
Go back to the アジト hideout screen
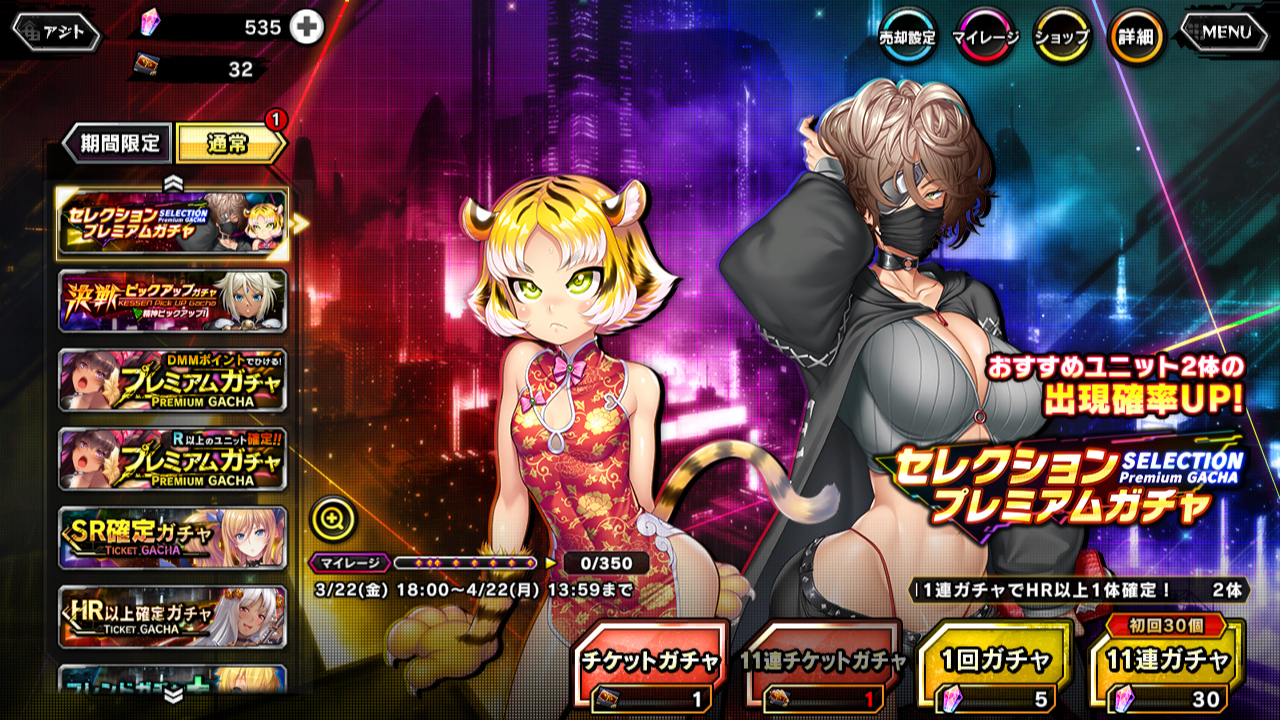[x=57, y=33]
